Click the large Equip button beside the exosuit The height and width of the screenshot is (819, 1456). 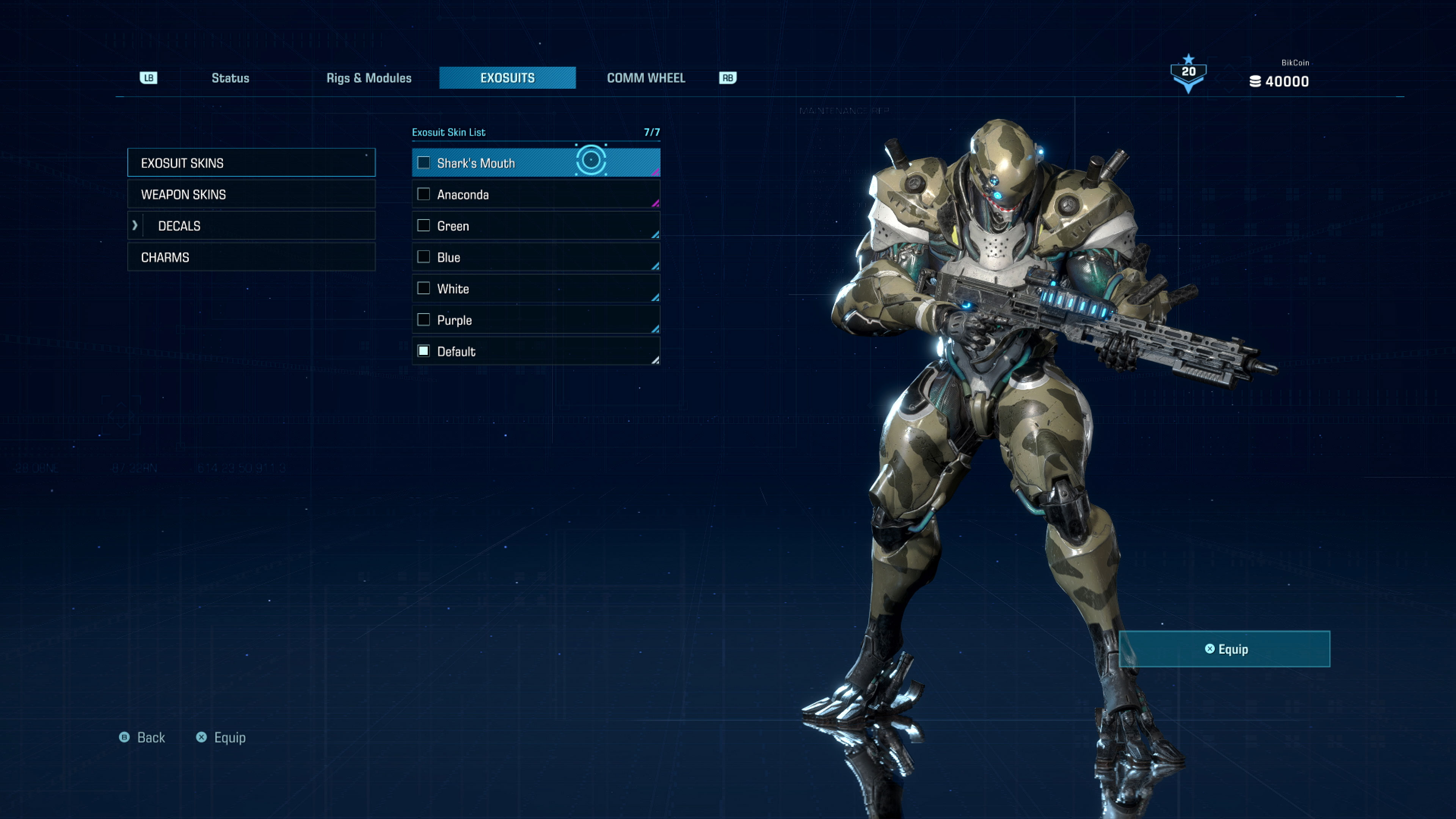(x=1224, y=649)
